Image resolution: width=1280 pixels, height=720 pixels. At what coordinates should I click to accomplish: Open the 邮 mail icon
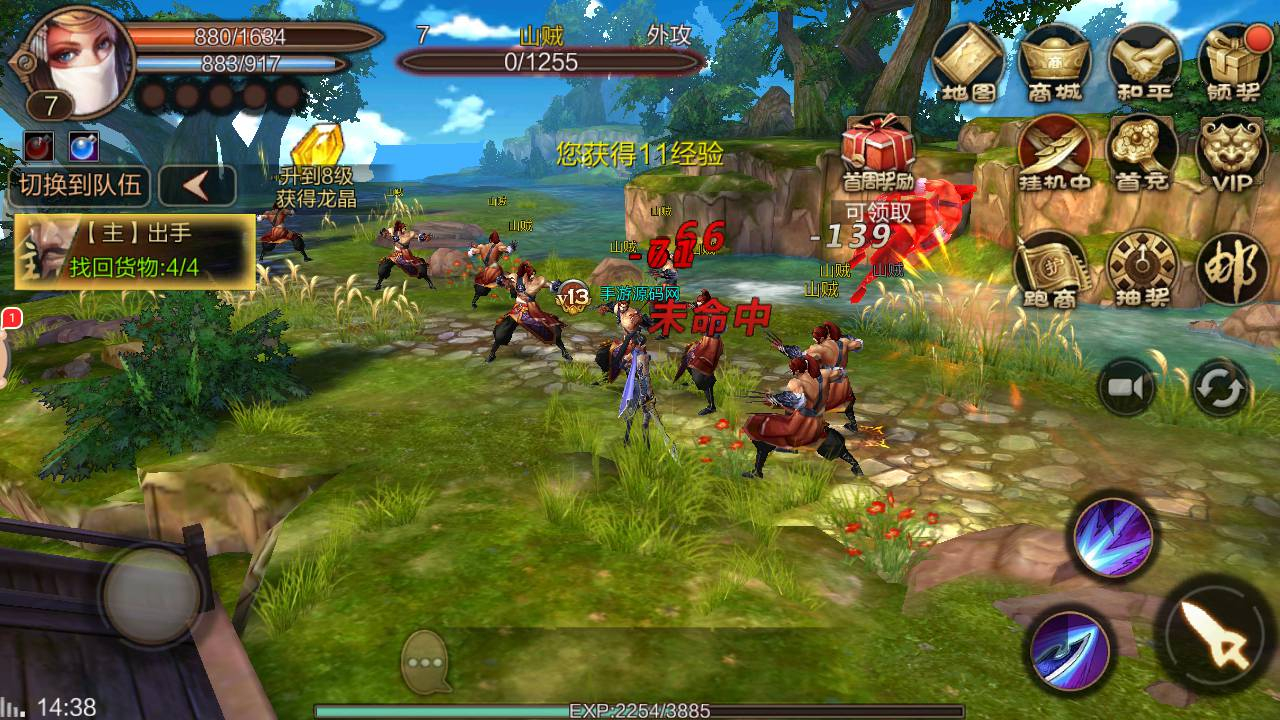(1232, 270)
